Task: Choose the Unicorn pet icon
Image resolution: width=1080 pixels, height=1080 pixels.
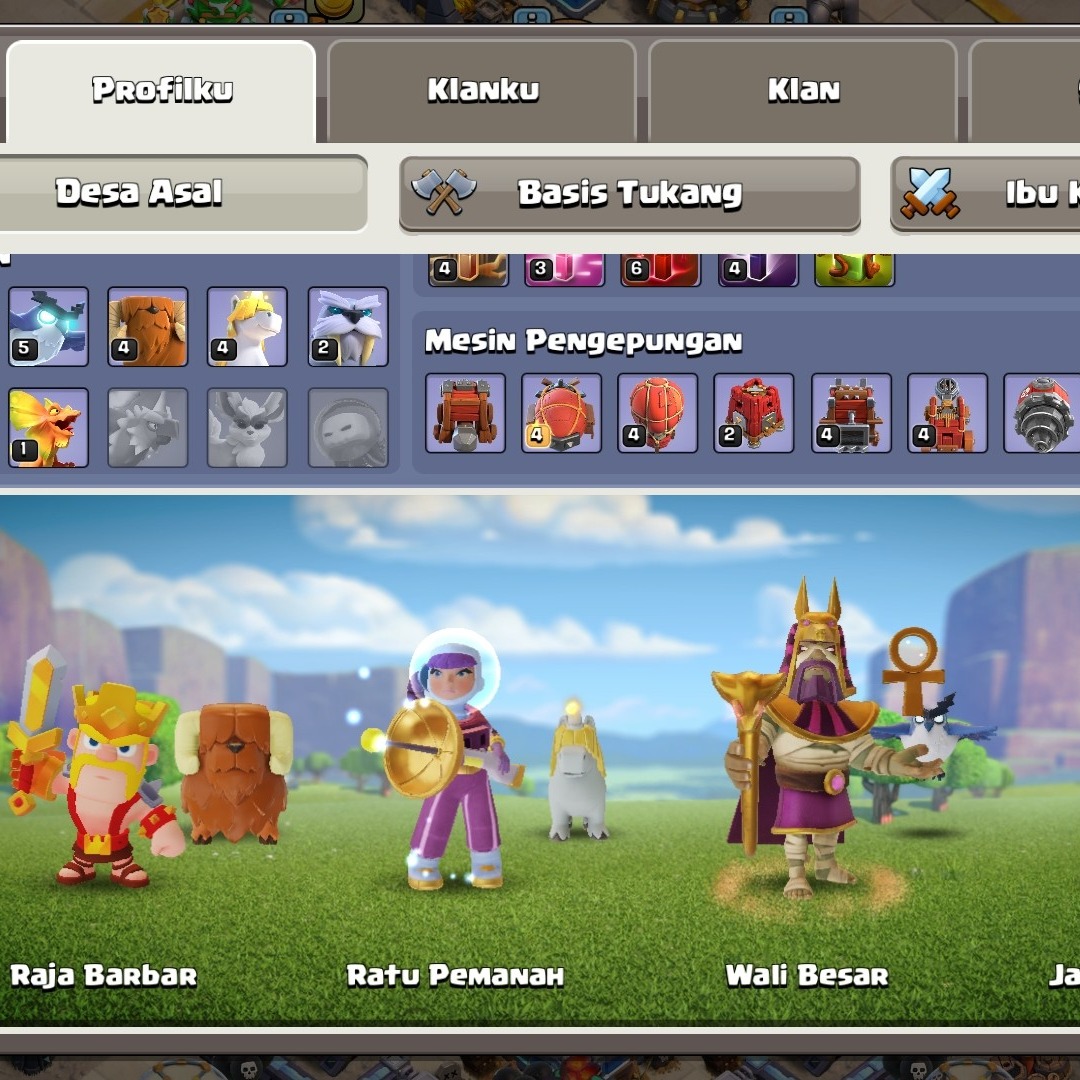Action: pos(247,327)
